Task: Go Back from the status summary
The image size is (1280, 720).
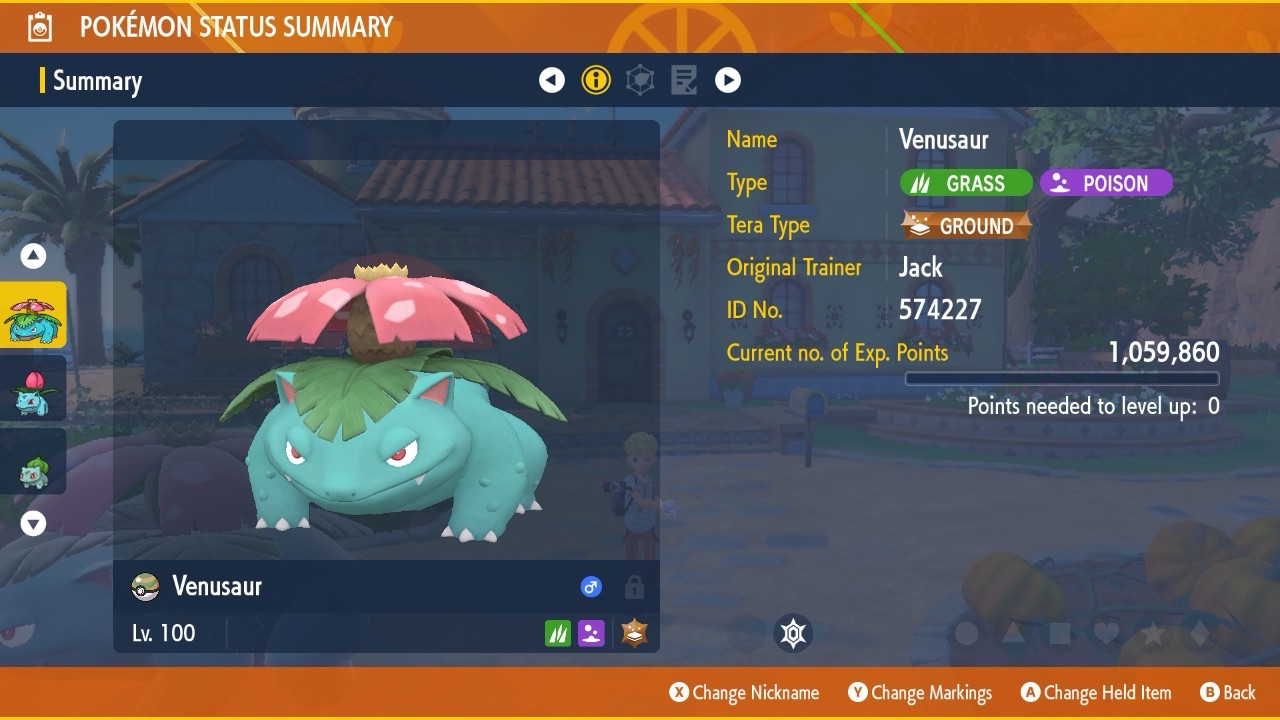Action: (x=1228, y=692)
